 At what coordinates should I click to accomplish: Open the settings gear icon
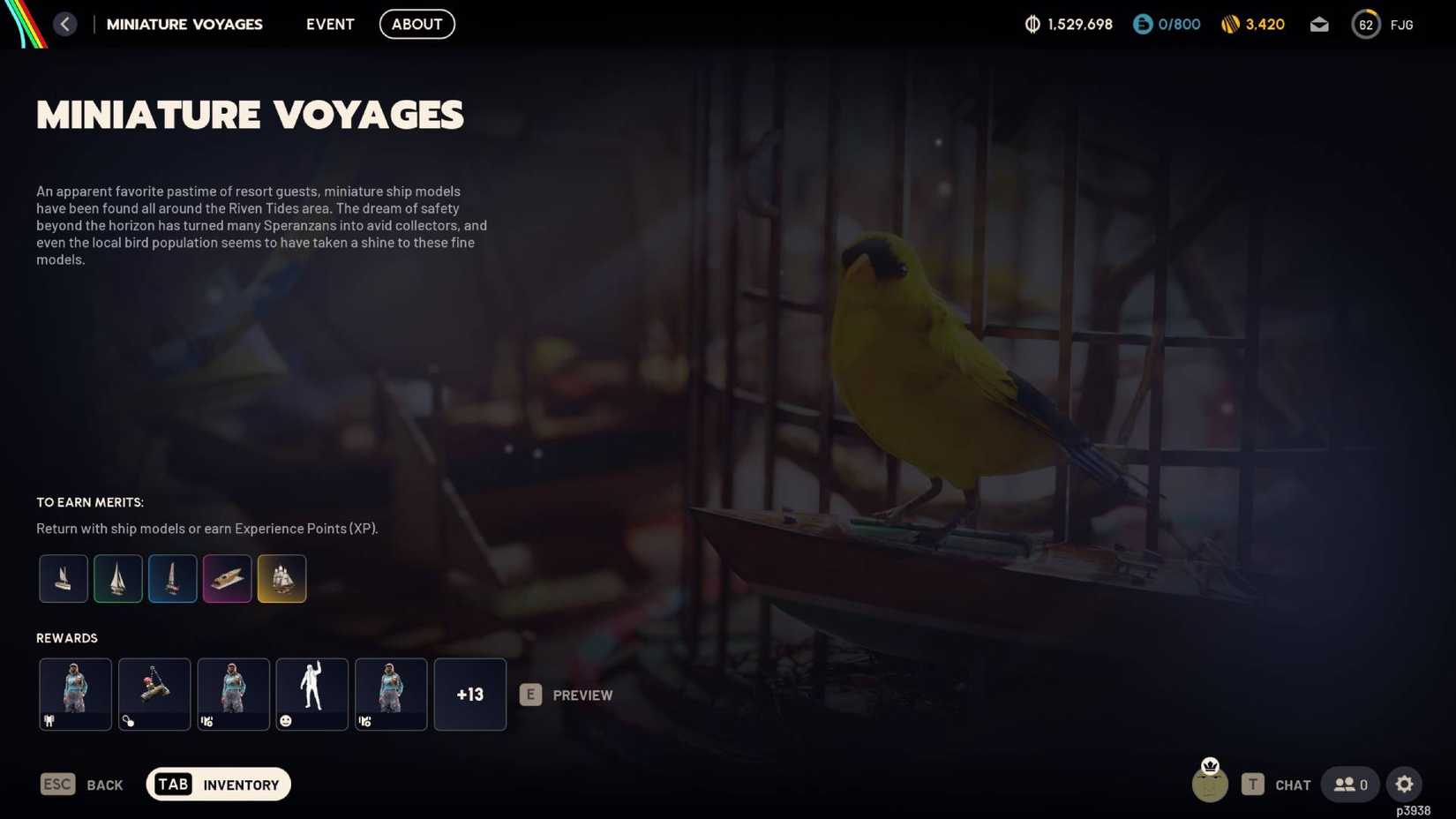pyautogui.click(x=1405, y=784)
